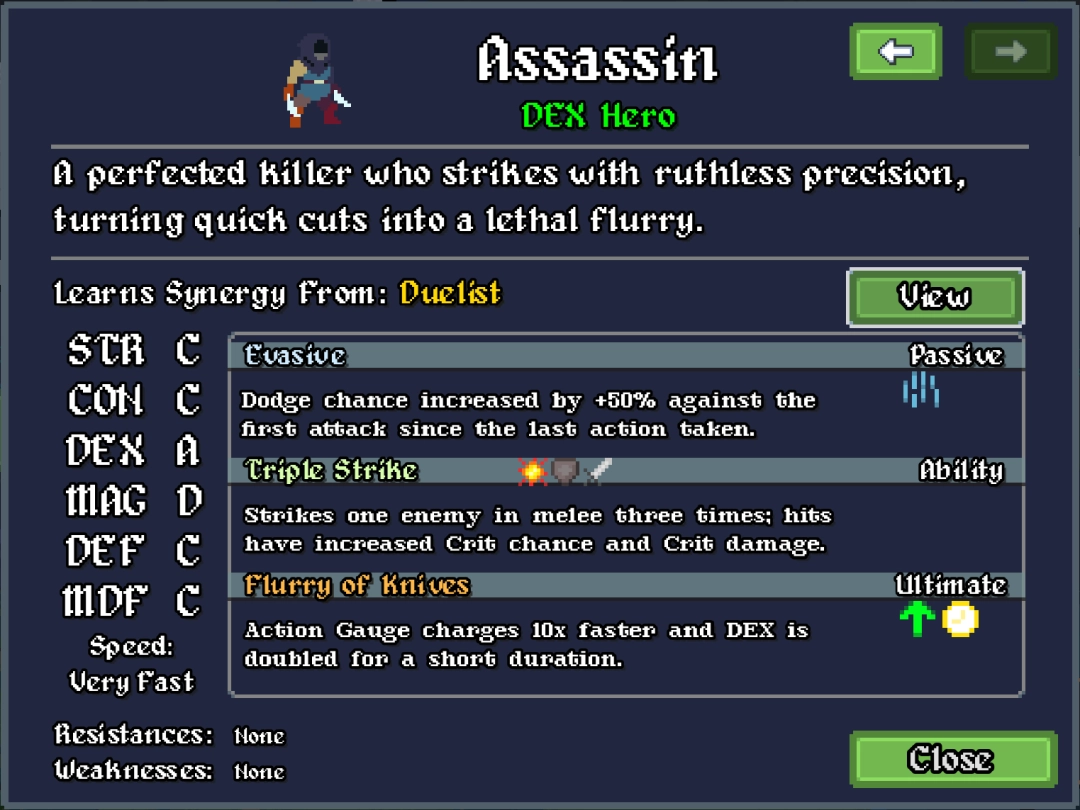1080x810 pixels.
Task: Select the Flurry of Knives ultimate row
Action: click(625, 586)
